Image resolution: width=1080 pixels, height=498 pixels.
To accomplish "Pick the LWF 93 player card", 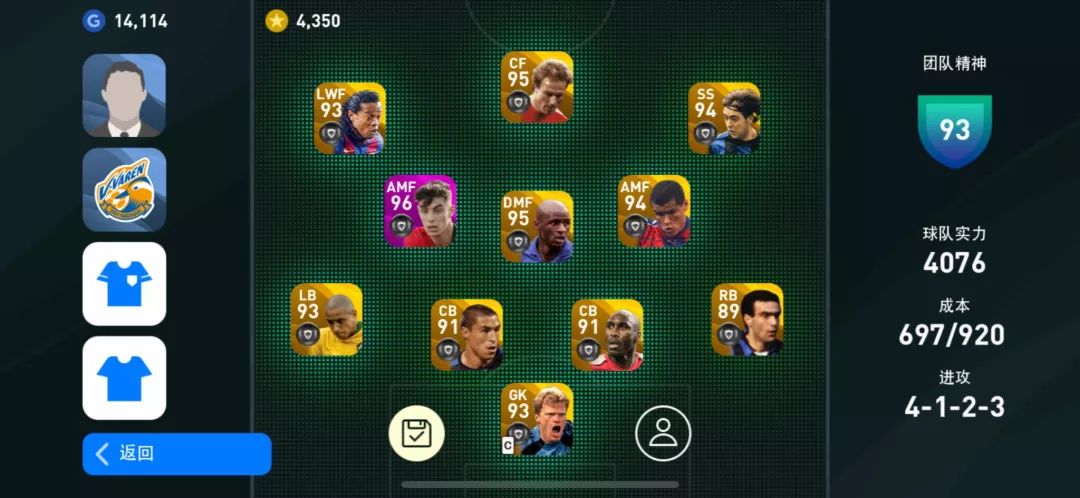I will (x=350, y=118).
